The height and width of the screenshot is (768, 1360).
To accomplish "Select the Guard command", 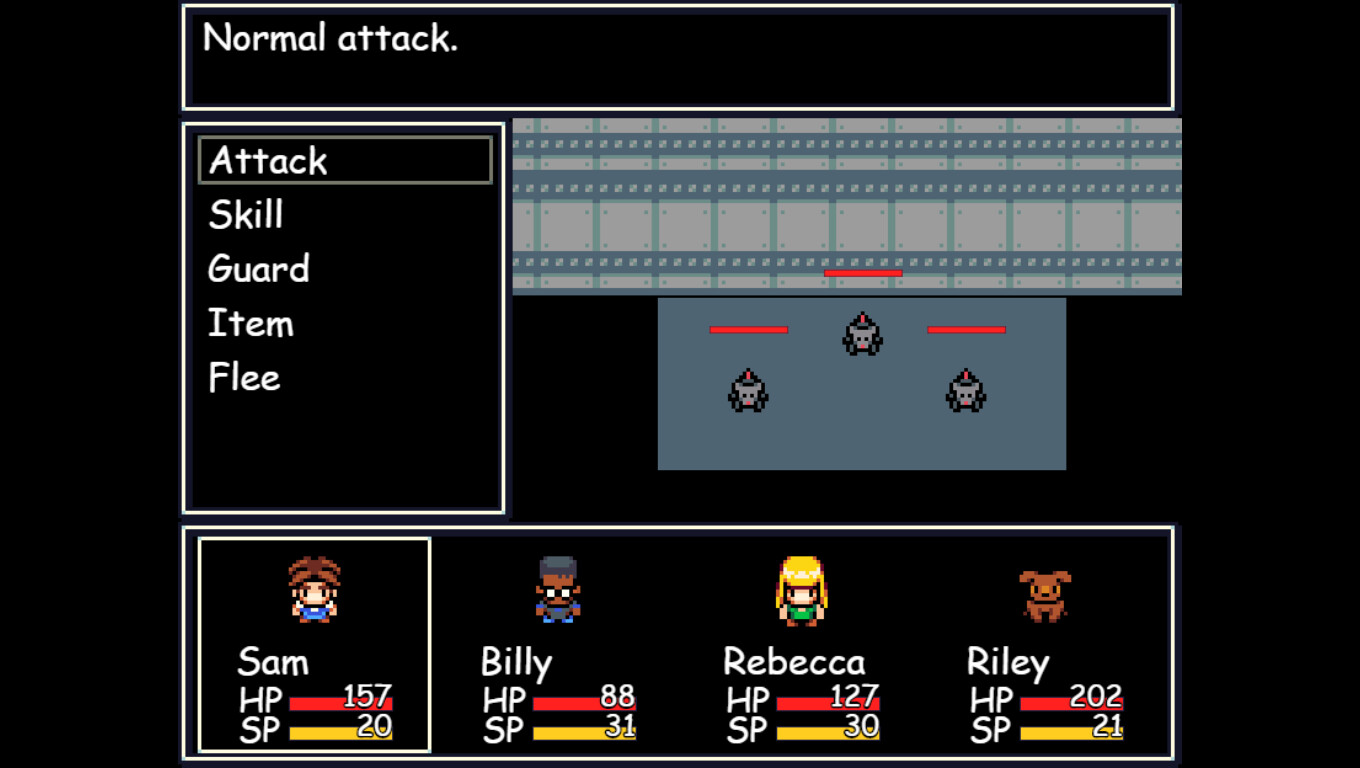I will click(x=257, y=268).
